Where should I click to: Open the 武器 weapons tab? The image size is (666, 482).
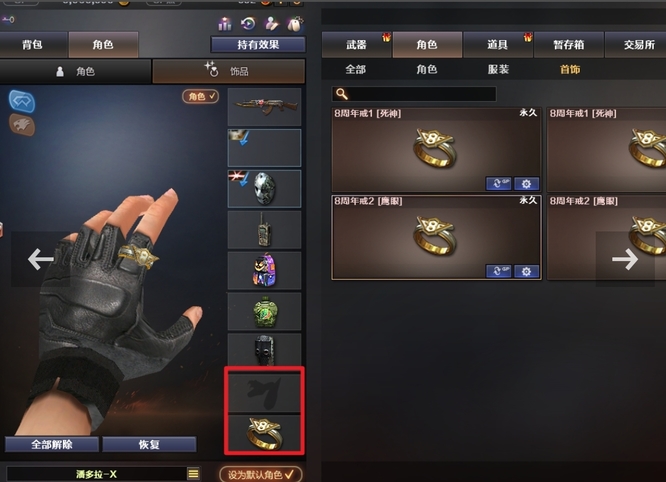pos(356,45)
